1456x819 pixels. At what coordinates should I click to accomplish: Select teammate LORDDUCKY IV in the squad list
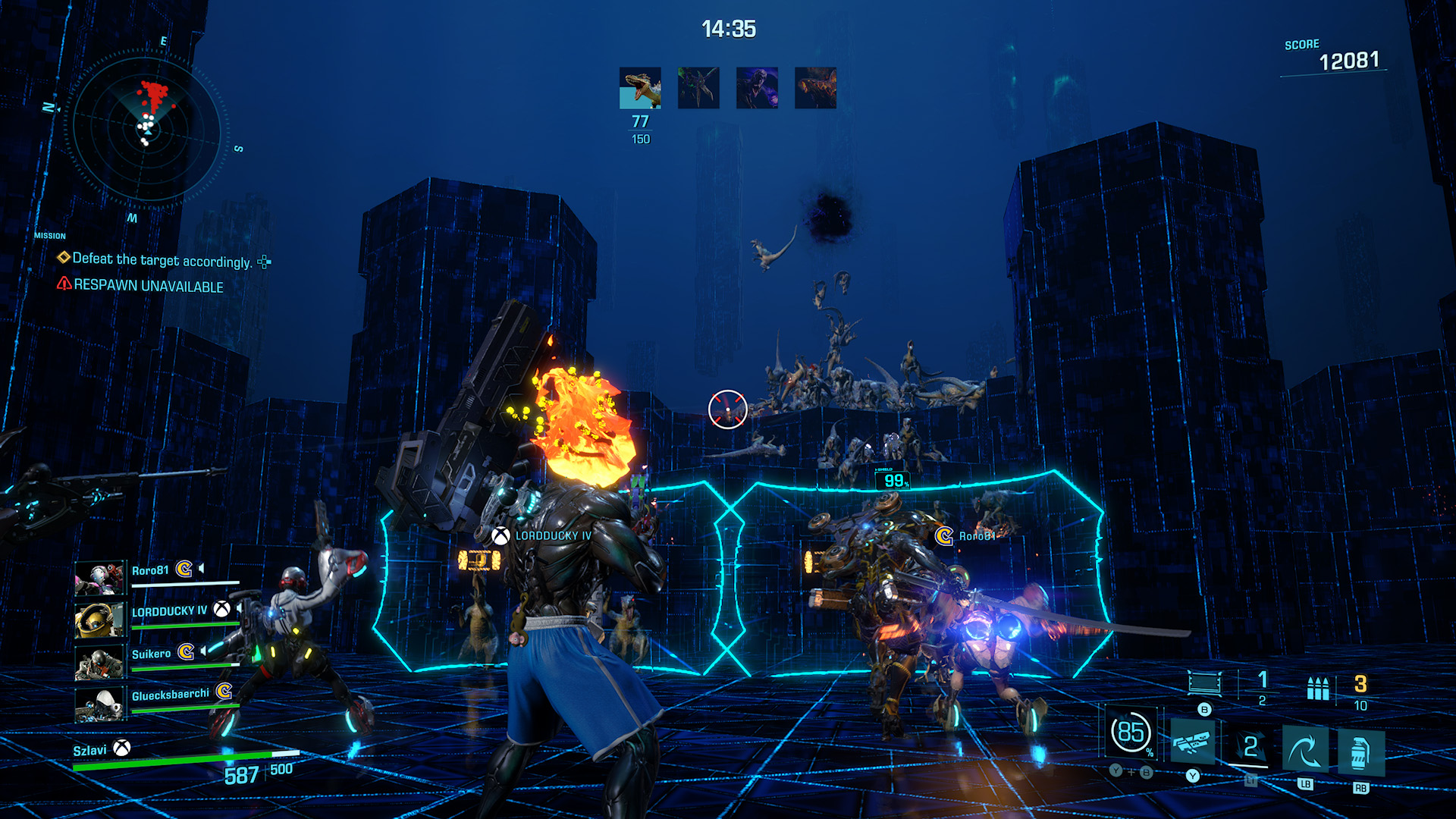168,611
